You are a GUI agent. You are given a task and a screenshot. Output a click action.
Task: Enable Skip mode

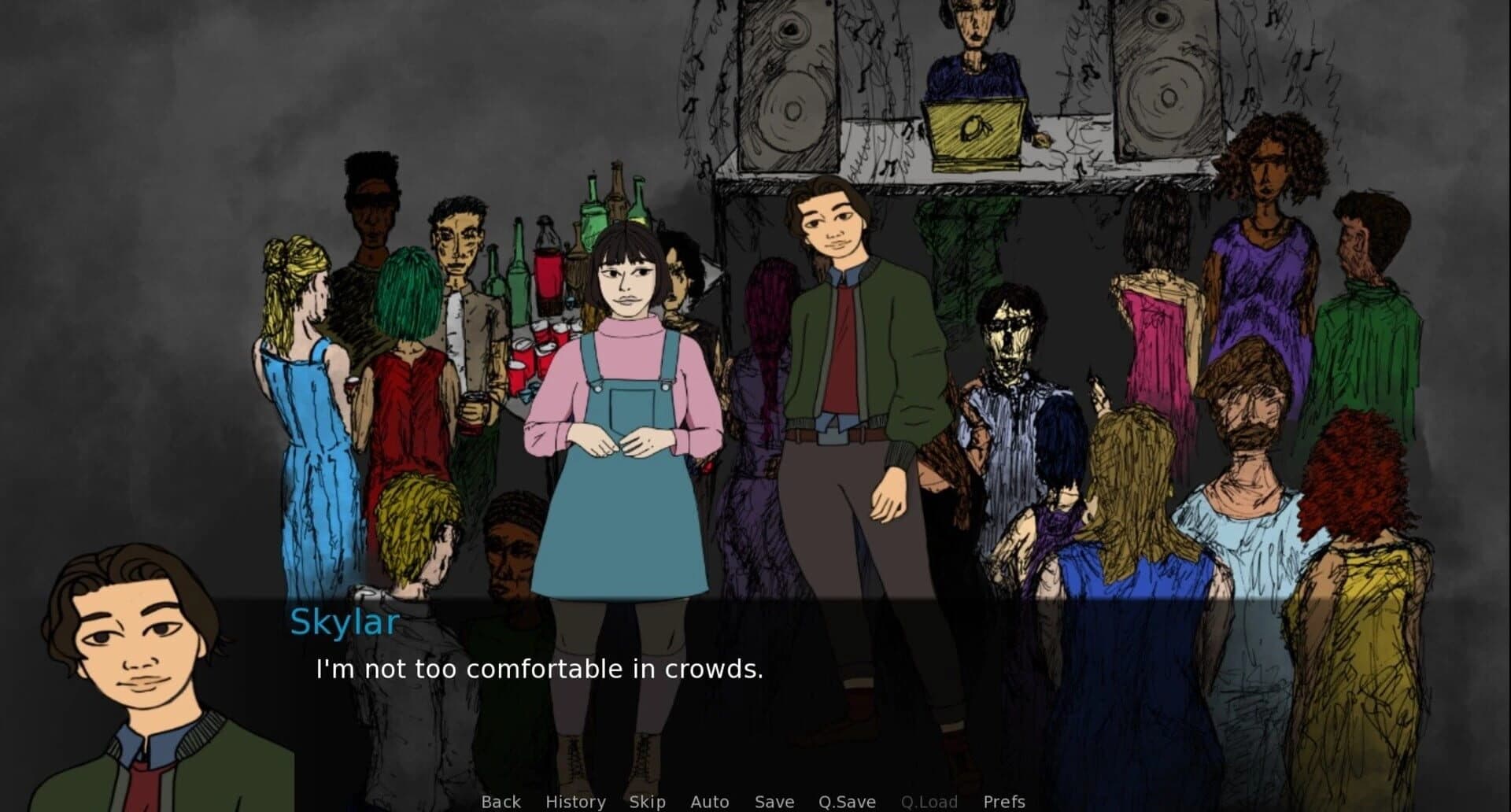click(646, 801)
